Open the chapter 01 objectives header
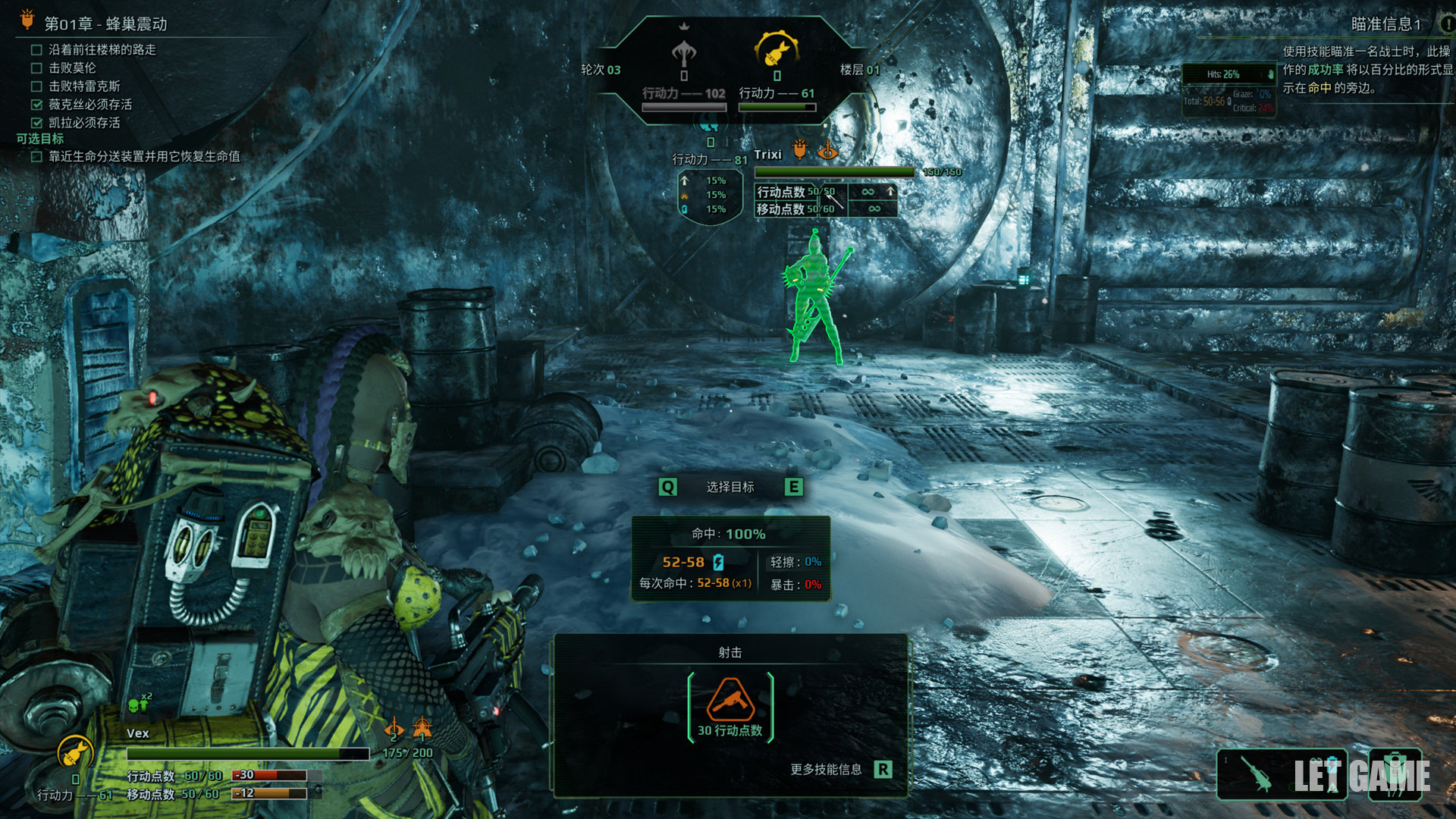1456x819 pixels. point(105,24)
